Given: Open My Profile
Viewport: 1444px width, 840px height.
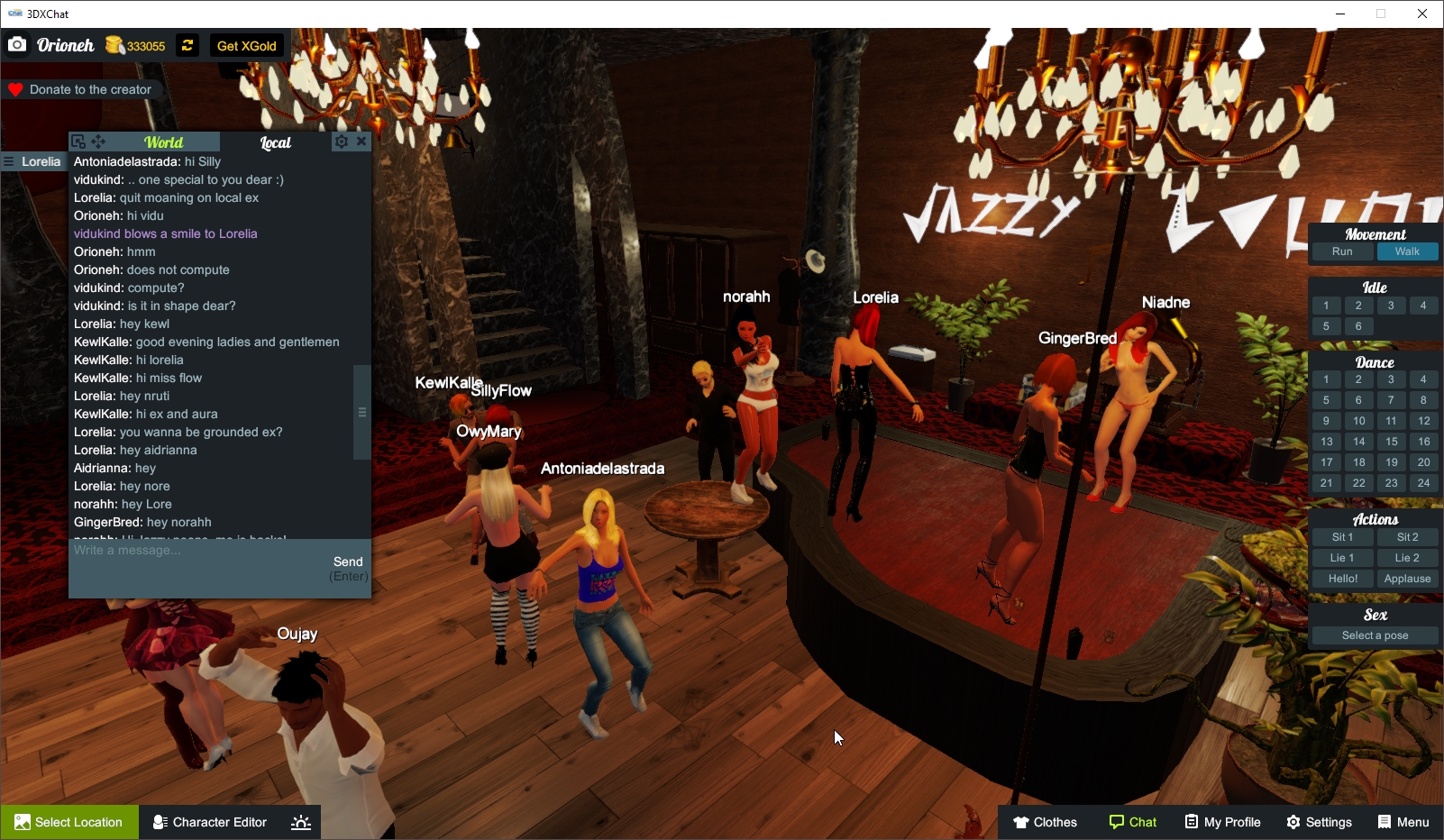Looking at the screenshot, I should 1222,821.
